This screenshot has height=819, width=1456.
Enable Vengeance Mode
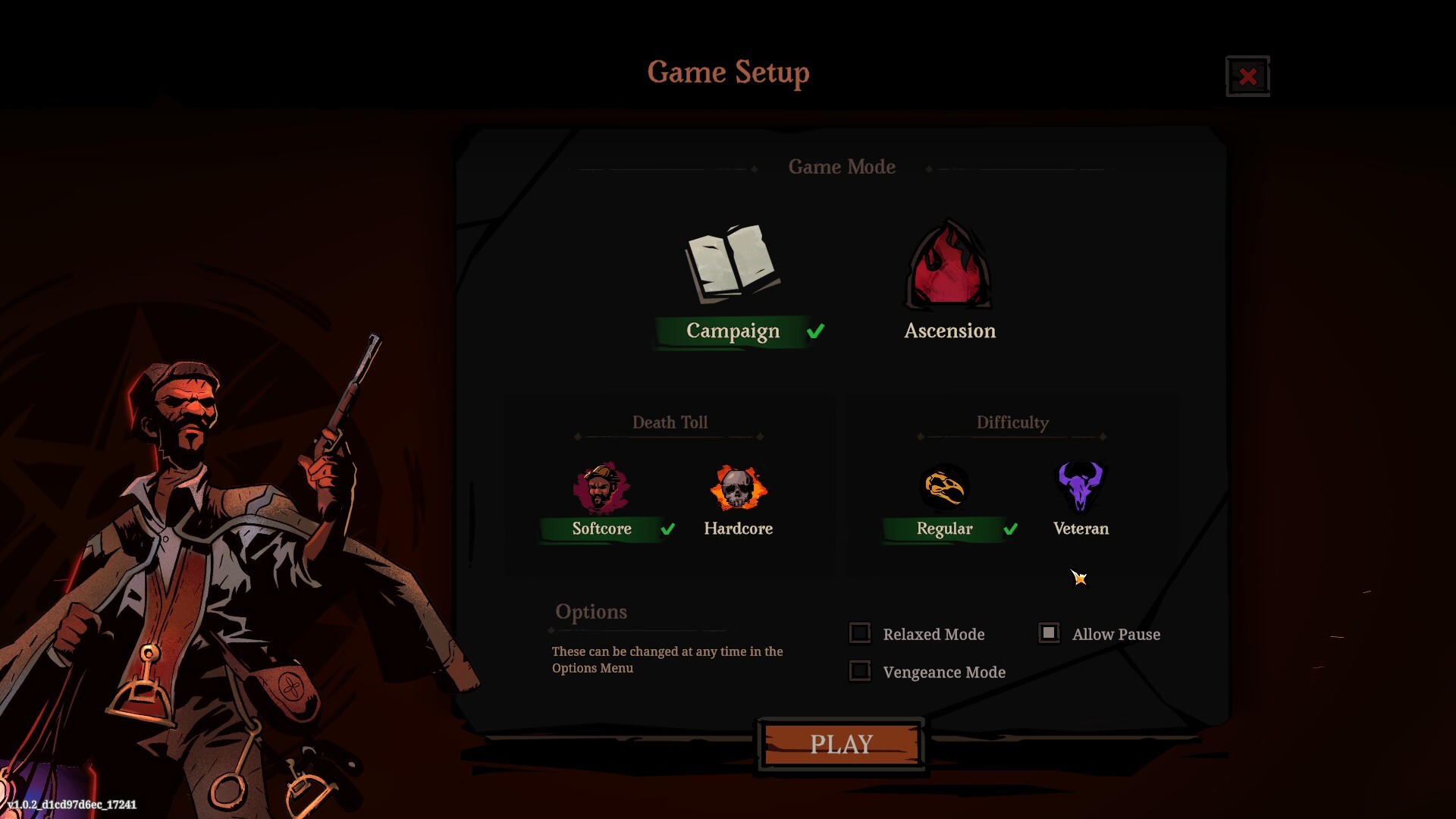[x=860, y=671]
